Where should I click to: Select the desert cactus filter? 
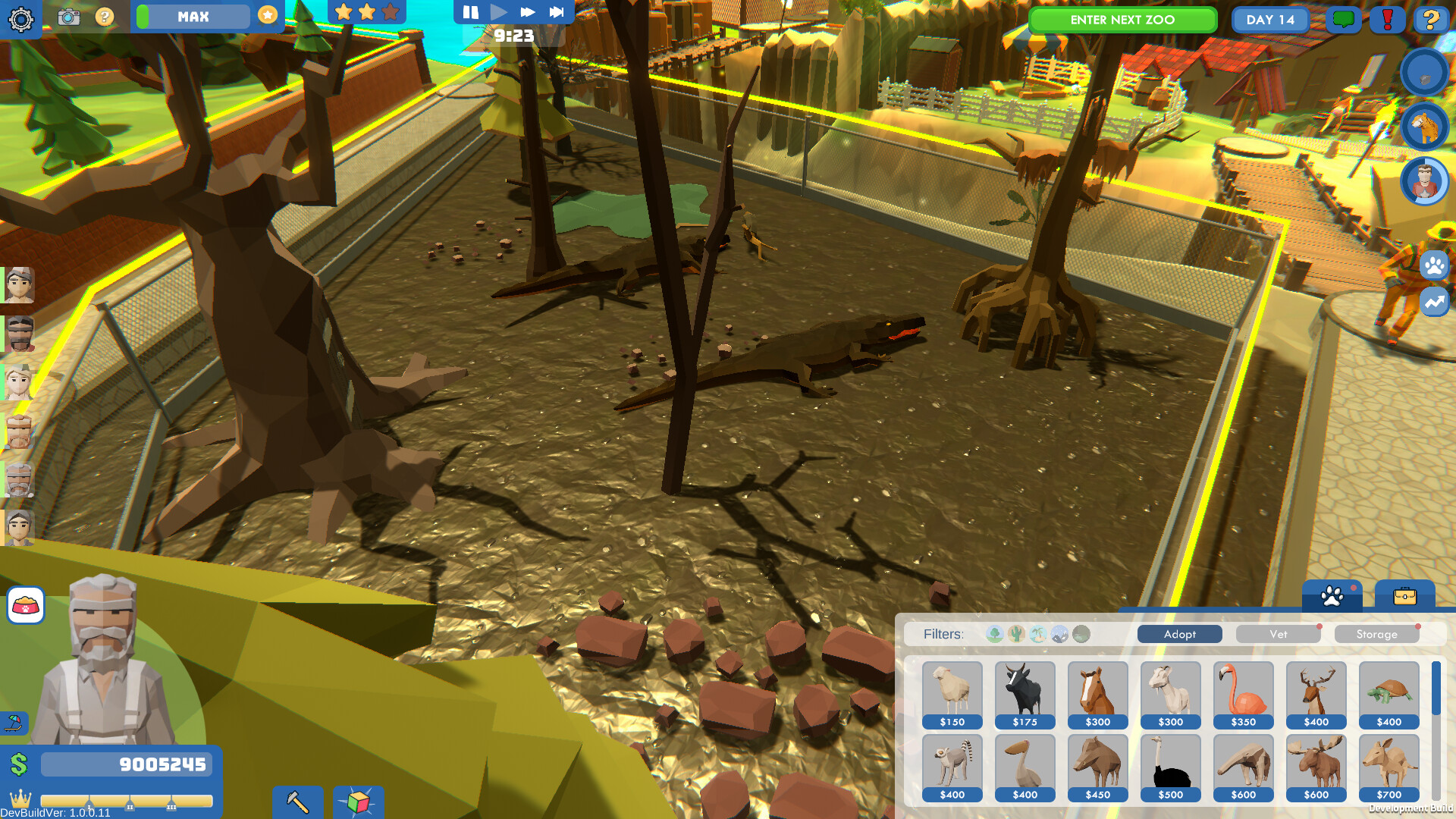coord(1016,634)
